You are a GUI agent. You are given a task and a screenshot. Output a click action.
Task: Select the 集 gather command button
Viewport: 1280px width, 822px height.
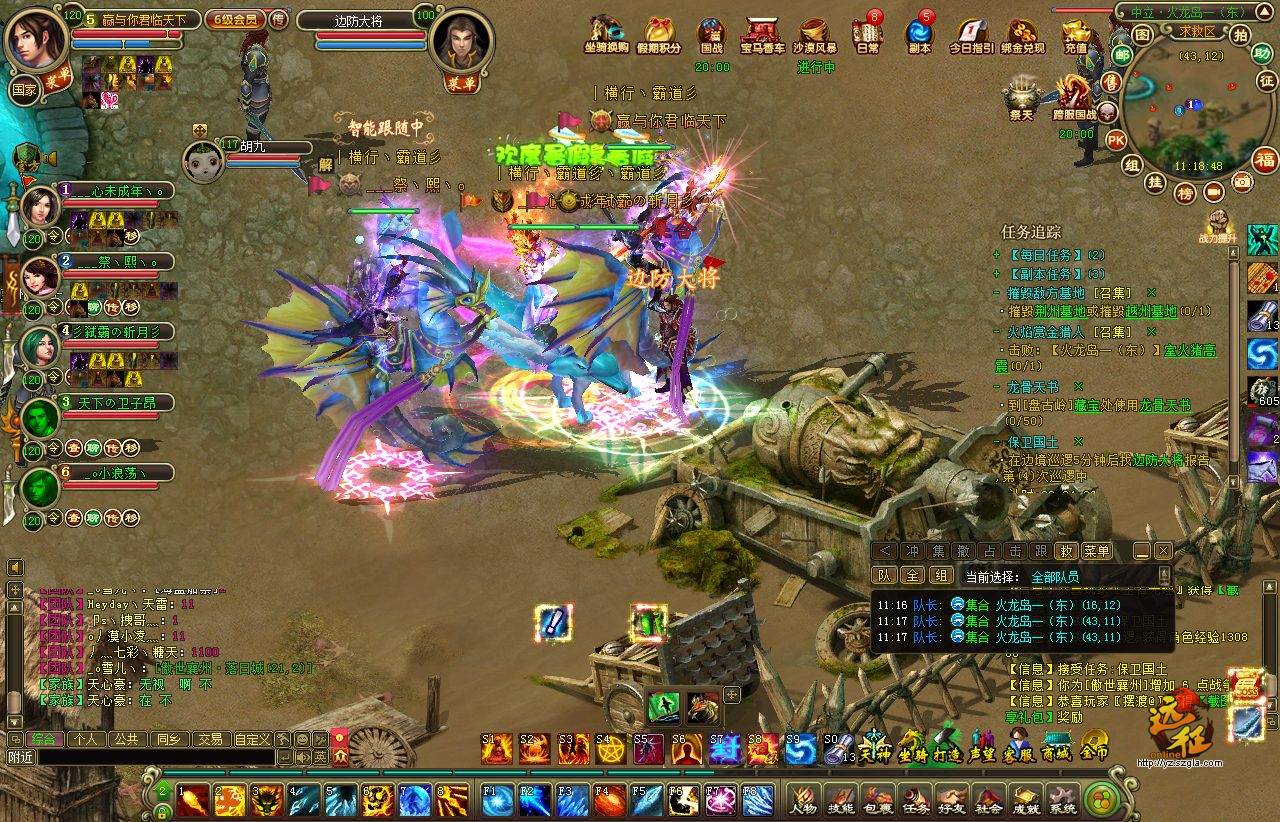tap(937, 551)
